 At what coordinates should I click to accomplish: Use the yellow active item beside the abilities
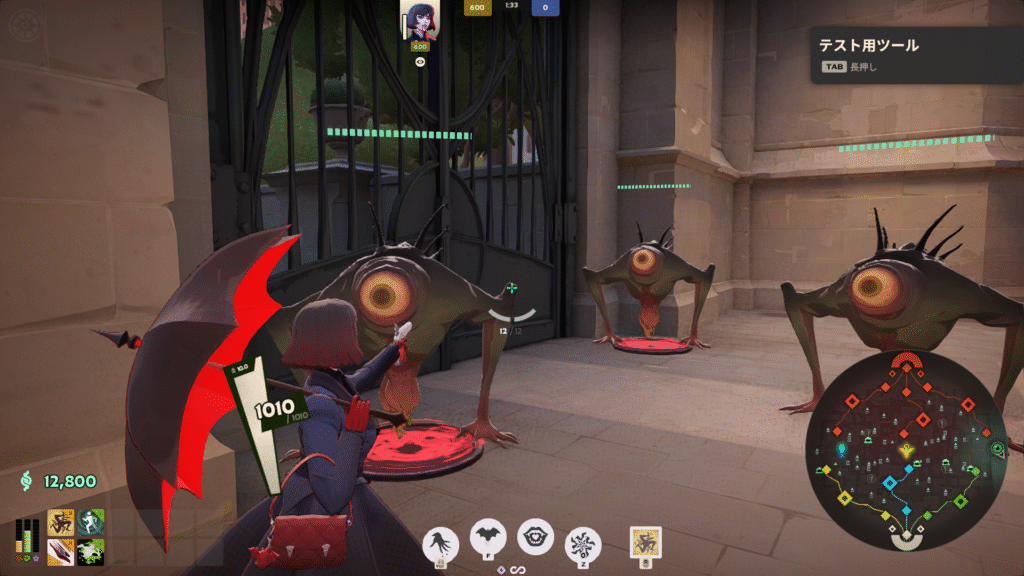[645, 541]
